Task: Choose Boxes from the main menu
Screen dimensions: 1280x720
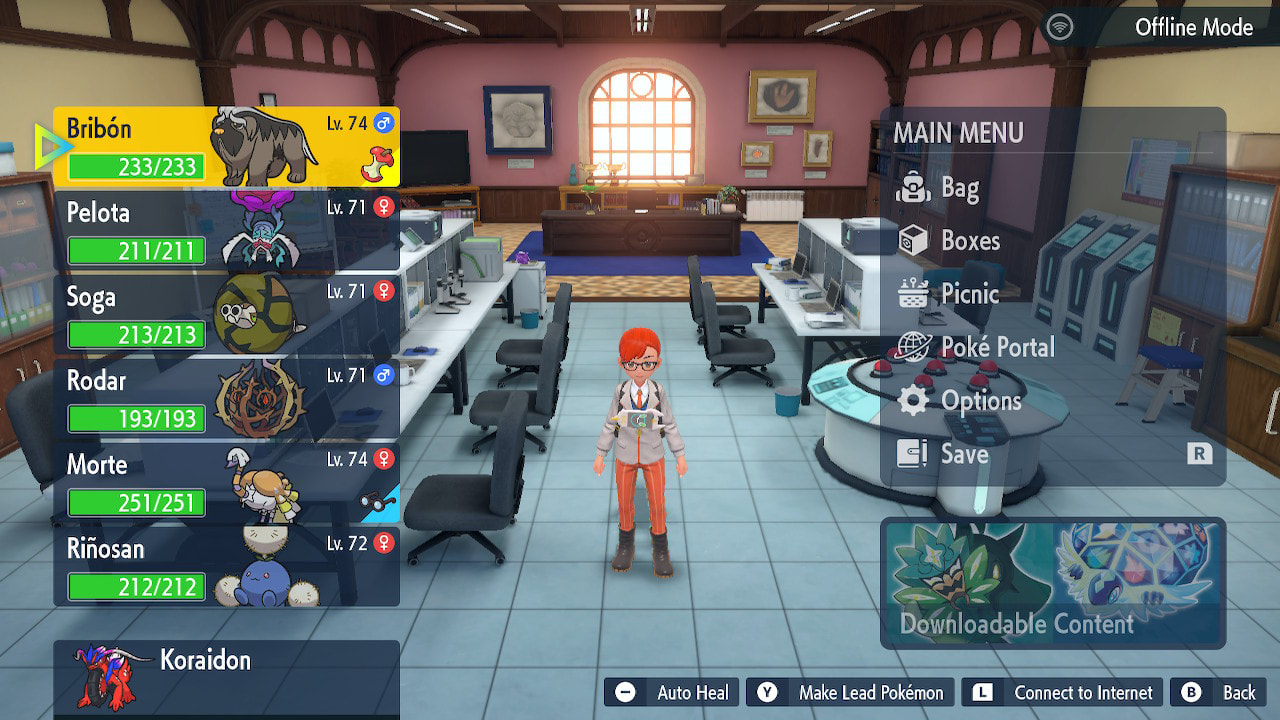Action: click(x=968, y=241)
